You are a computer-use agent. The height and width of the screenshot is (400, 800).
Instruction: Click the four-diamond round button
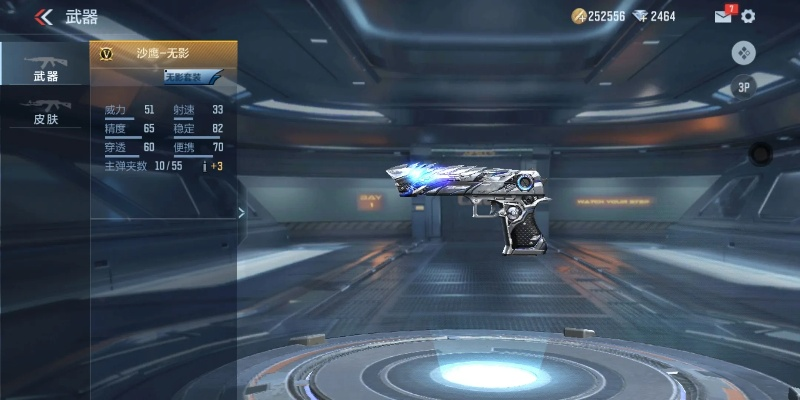[743, 53]
